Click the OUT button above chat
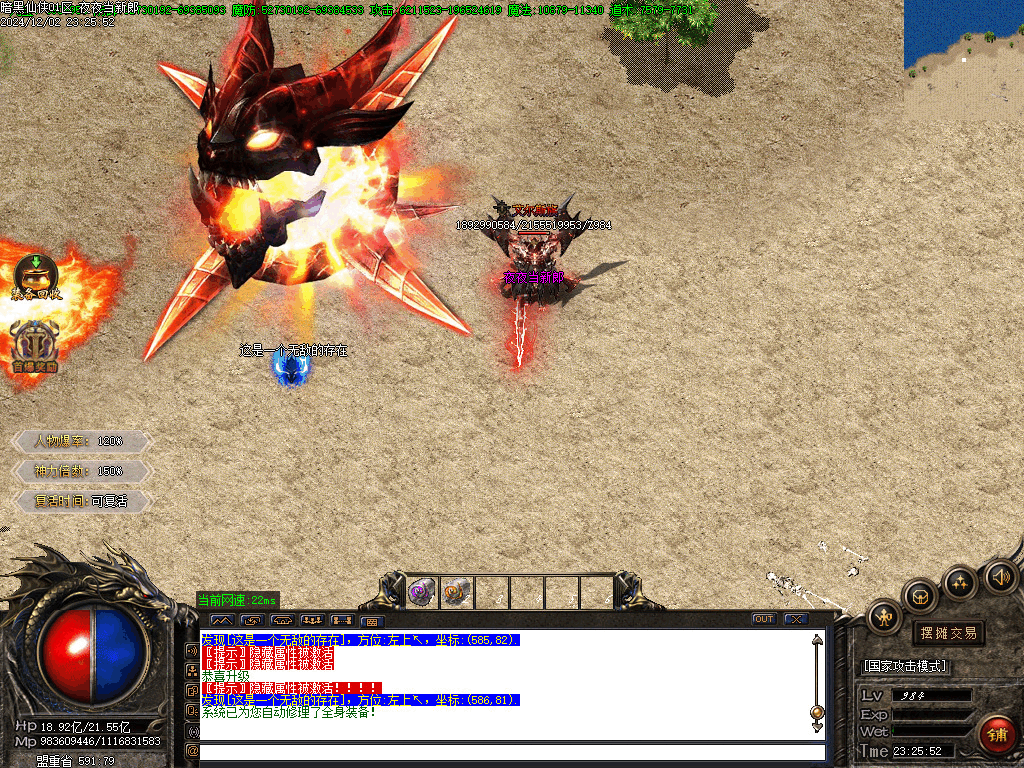1024x768 pixels. click(764, 619)
